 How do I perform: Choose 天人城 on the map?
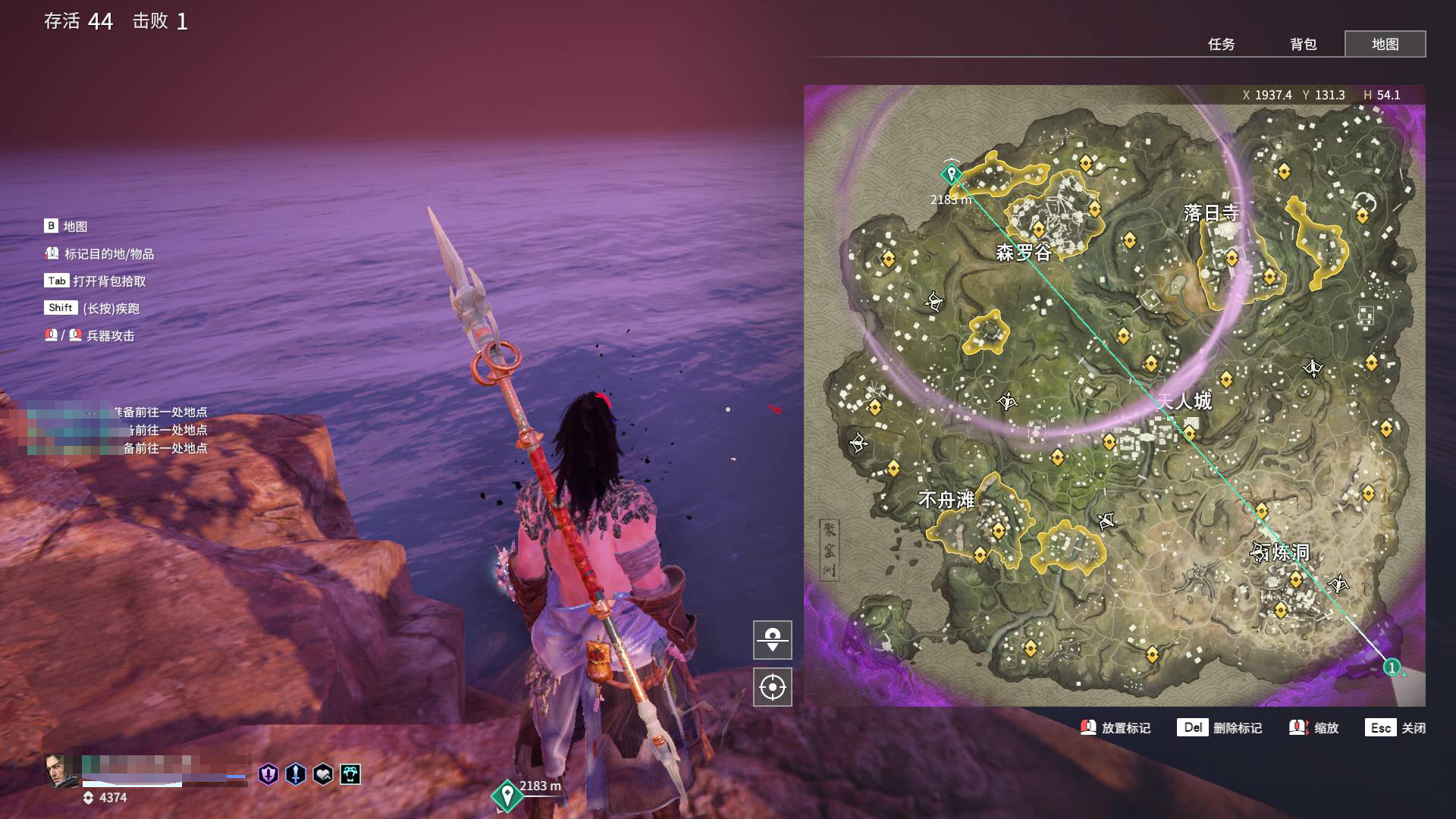point(1185,401)
